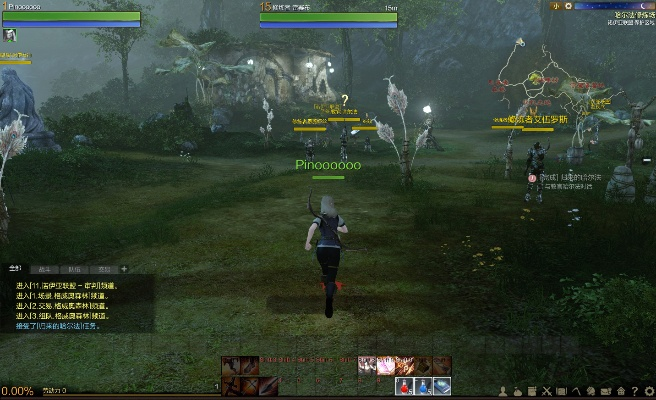Use the blue mana potion slot

click(423, 386)
